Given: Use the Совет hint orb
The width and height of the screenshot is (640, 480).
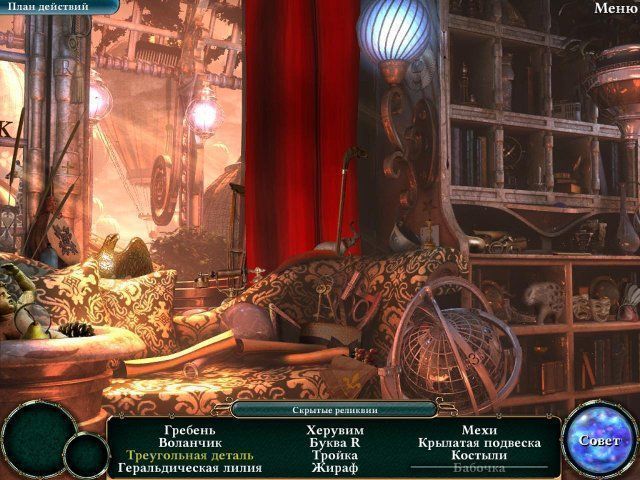Looking at the screenshot, I should point(599,439).
